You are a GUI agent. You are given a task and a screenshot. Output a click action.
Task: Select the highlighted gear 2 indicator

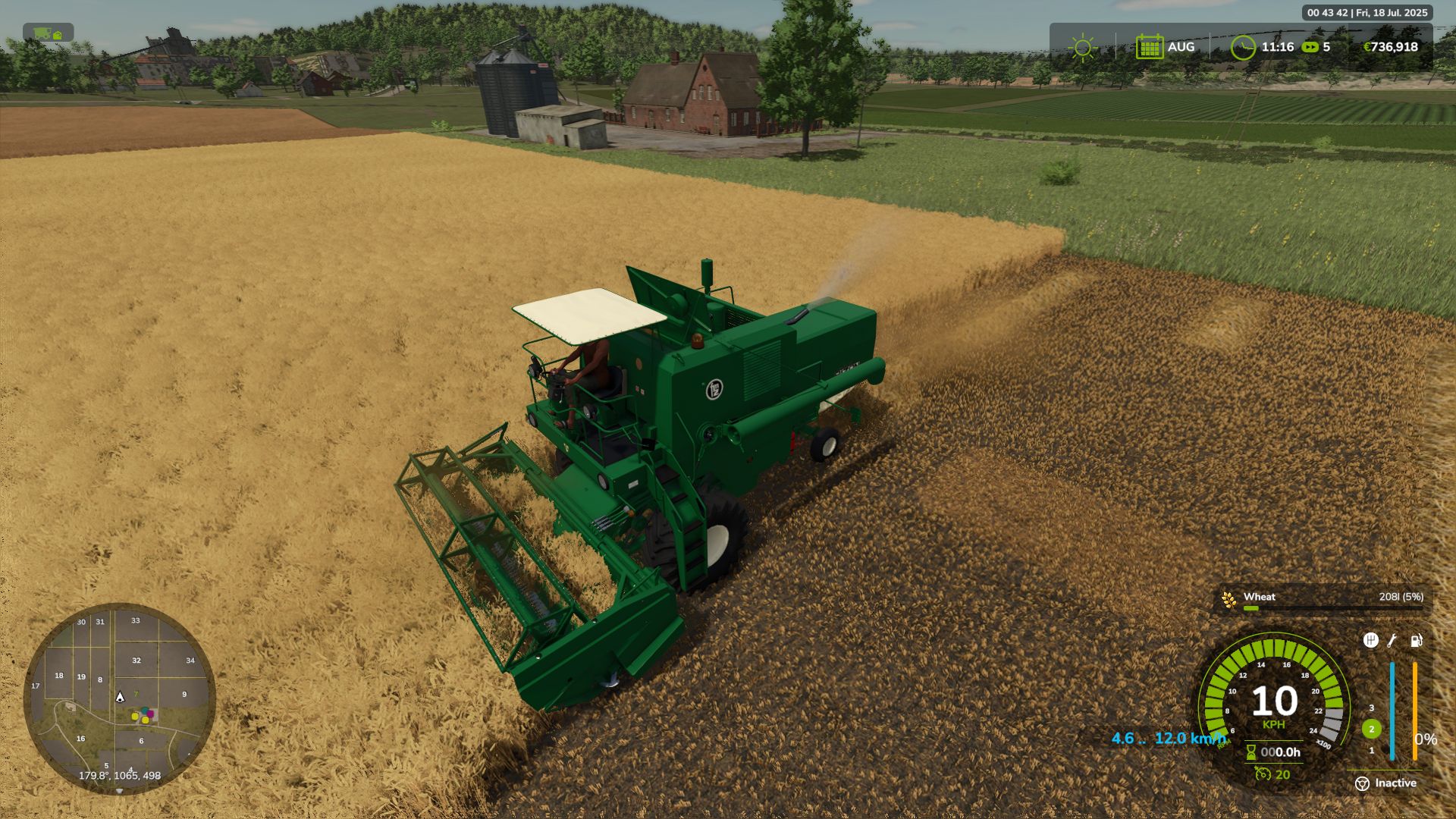click(1371, 729)
